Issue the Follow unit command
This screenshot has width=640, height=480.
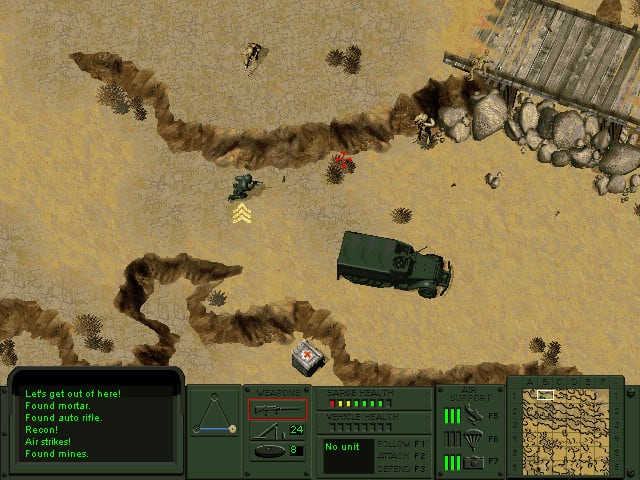(x=399, y=442)
